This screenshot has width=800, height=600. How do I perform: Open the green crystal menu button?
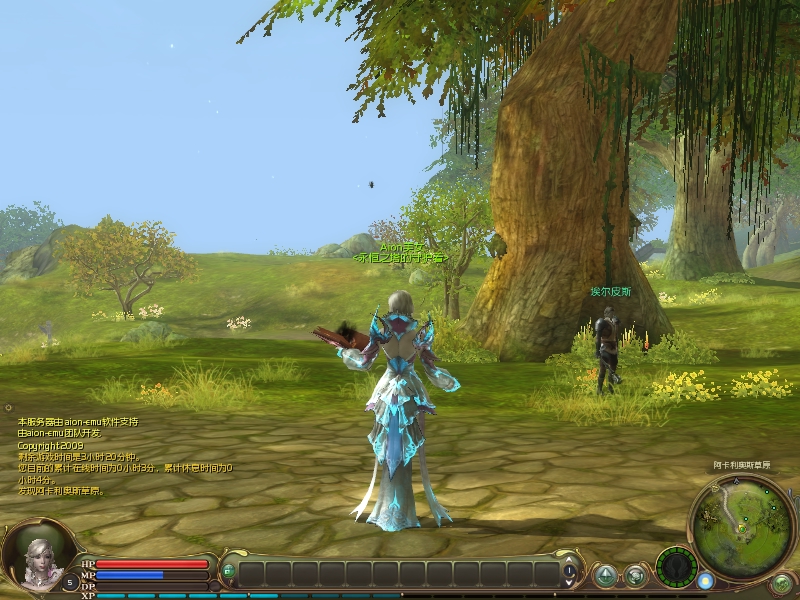605,574
